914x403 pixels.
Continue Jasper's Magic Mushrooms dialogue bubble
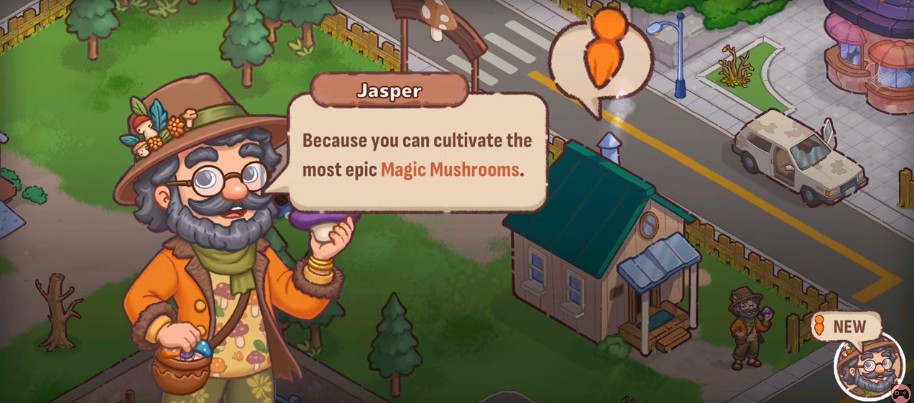click(x=417, y=152)
